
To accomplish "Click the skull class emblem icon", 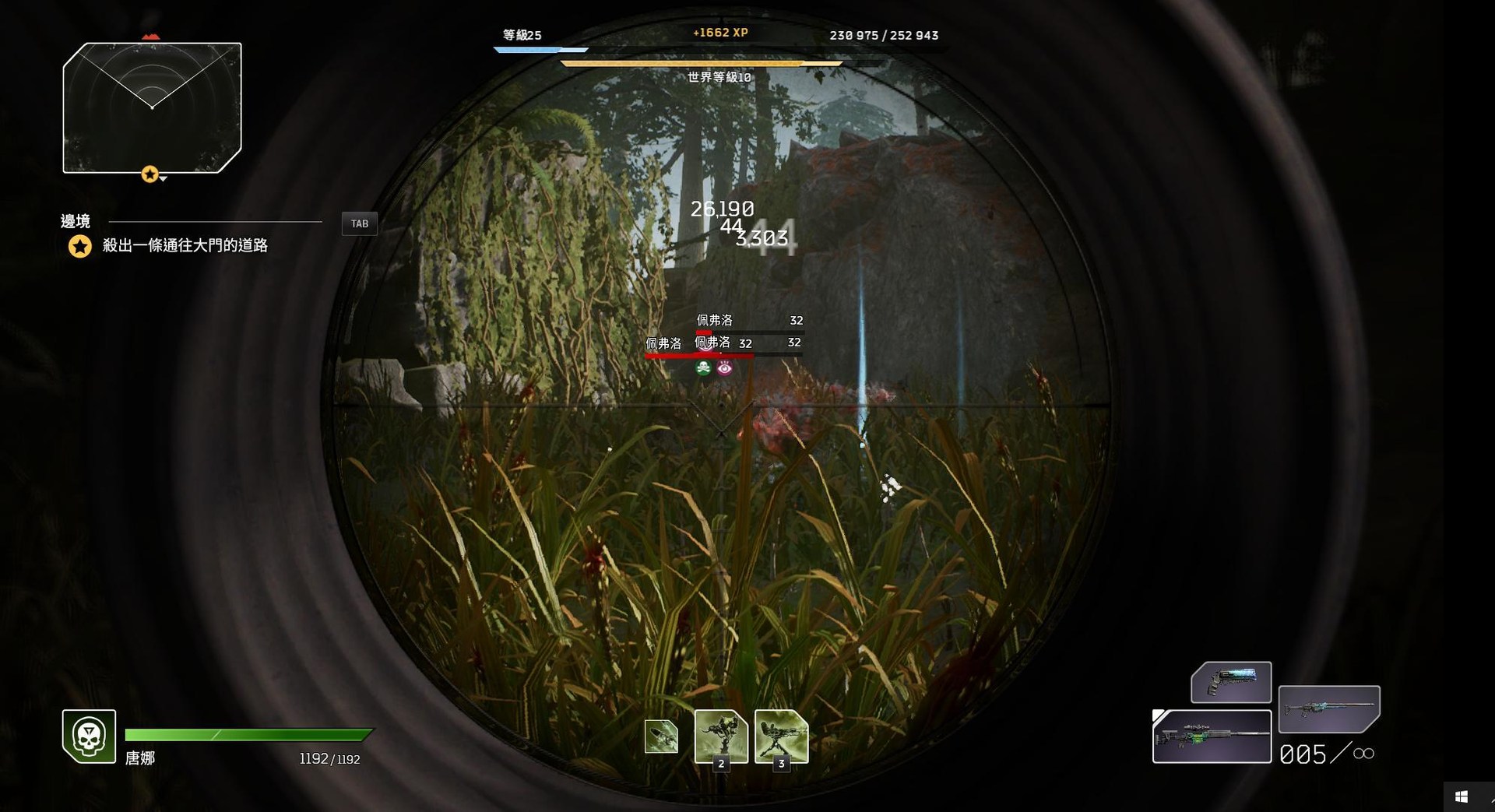I will tap(90, 736).
